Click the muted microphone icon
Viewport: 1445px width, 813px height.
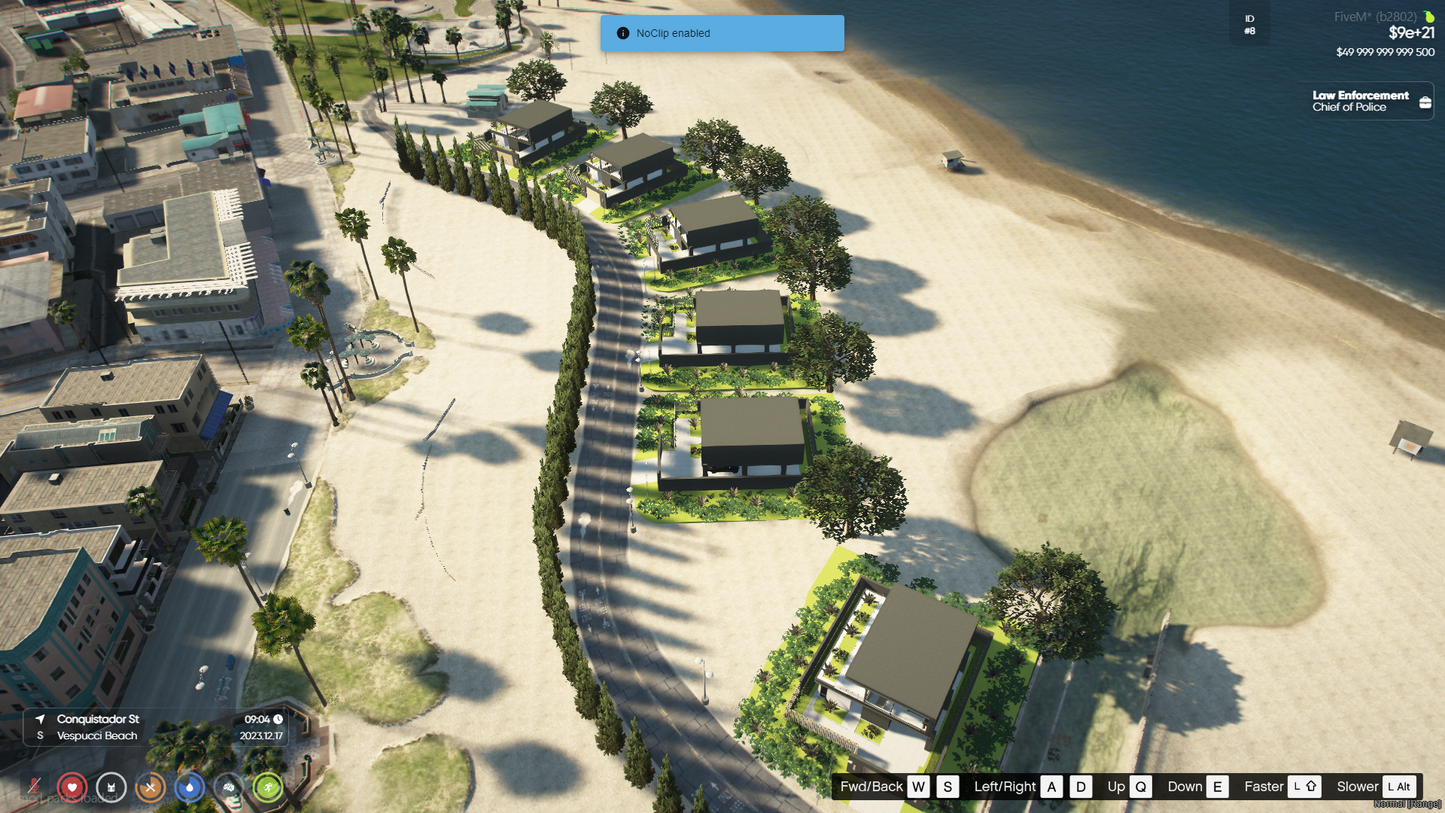click(34, 787)
